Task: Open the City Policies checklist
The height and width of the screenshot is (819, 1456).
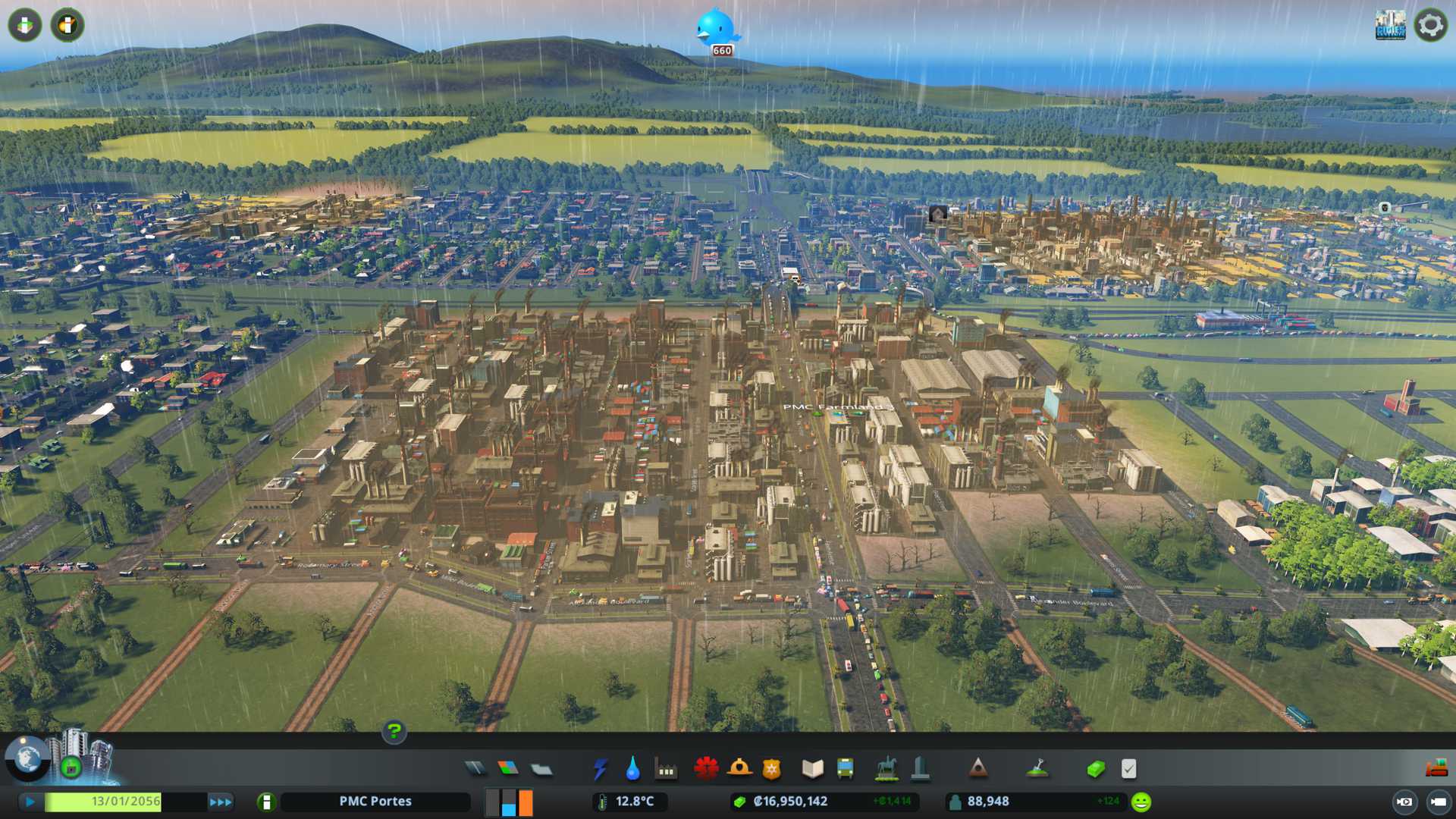Action: coord(1128,769)
